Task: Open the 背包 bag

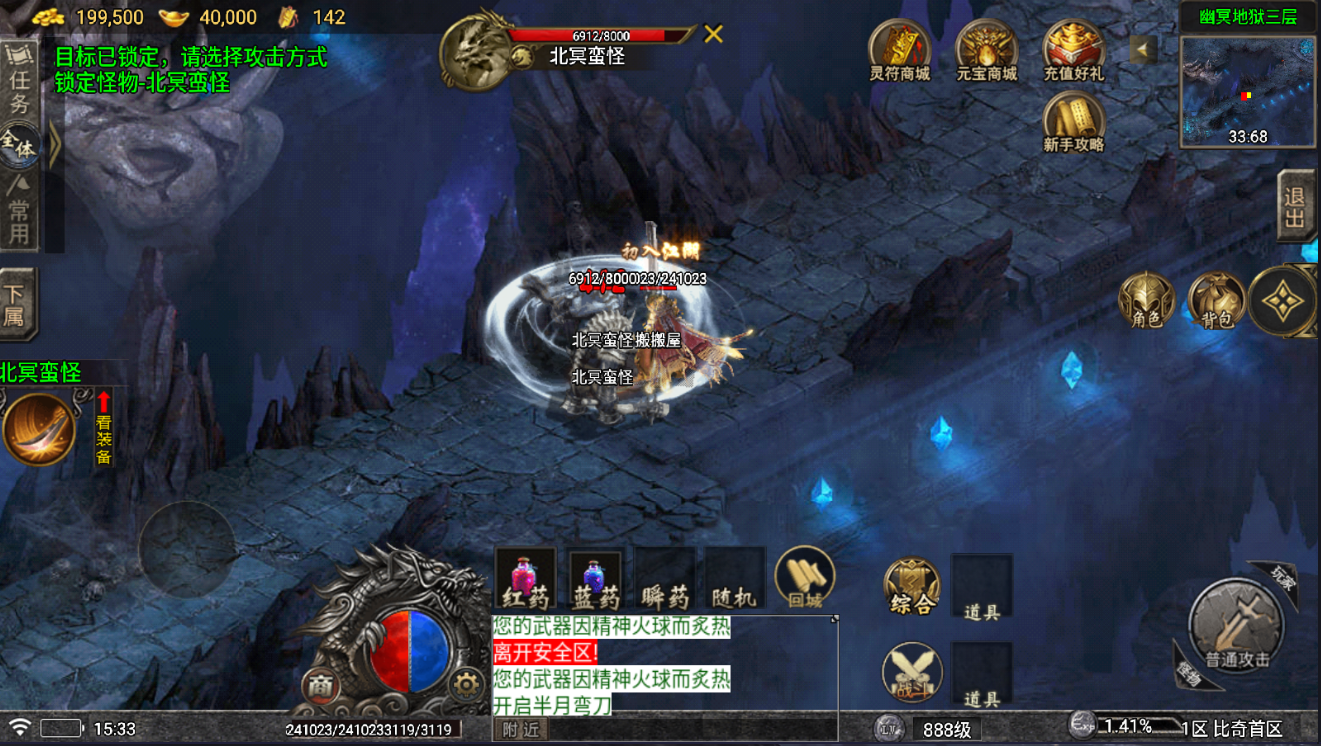Action: pyautogui.click(x=1216, y=301)
